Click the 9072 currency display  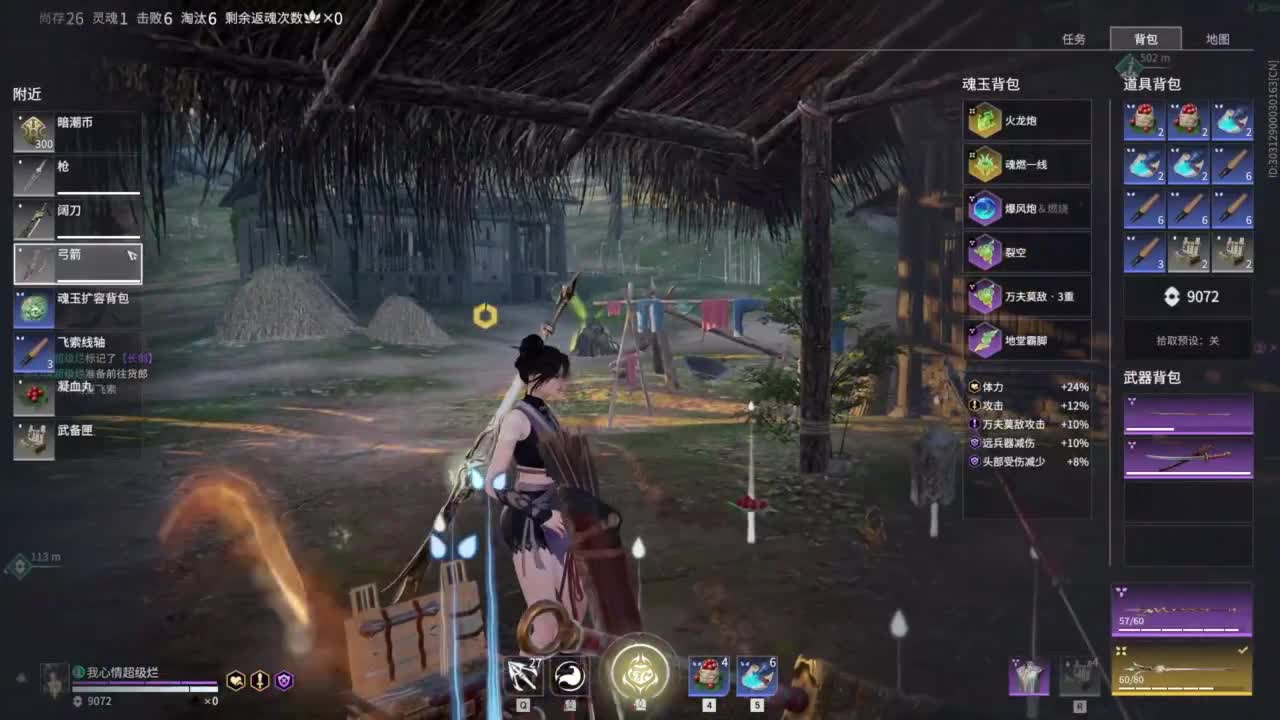(x=1187, y=297)
